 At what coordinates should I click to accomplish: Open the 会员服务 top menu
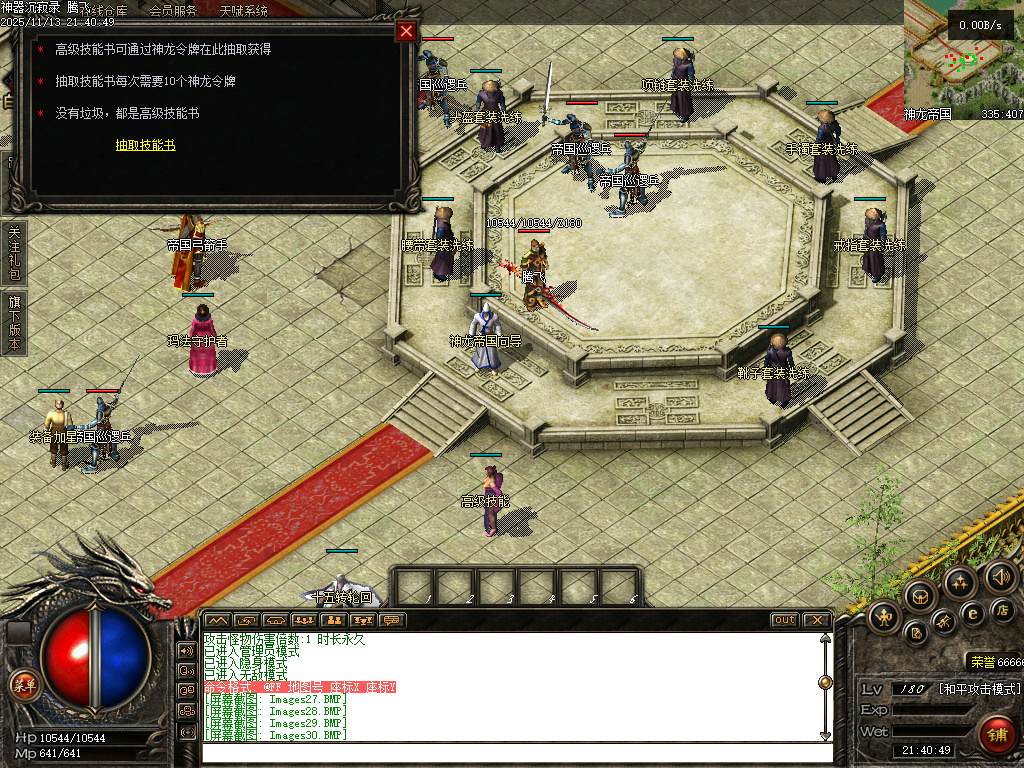173,11
